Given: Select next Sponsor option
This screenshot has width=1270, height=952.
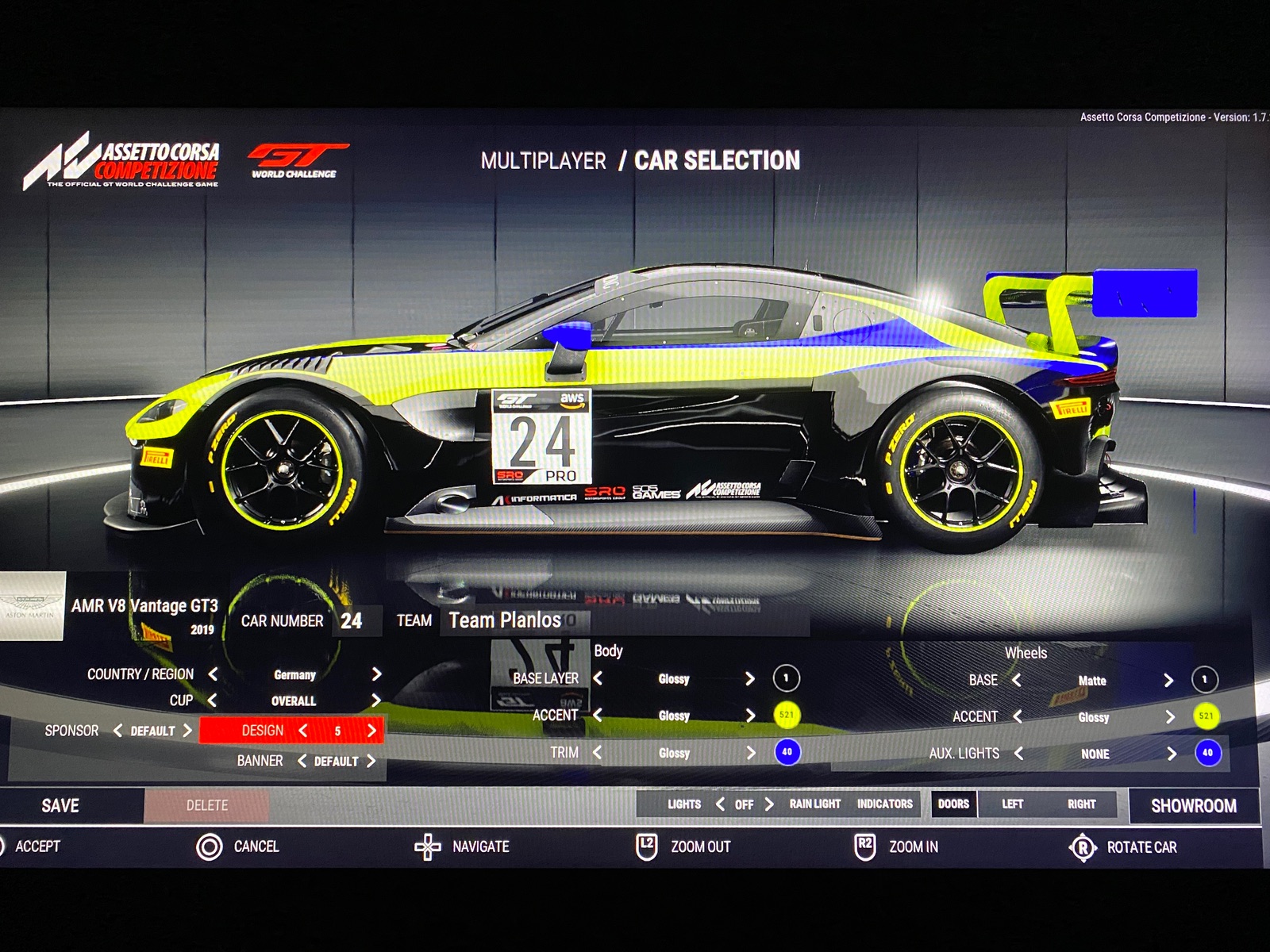Looking at the screenshot, I should [187, 731].
